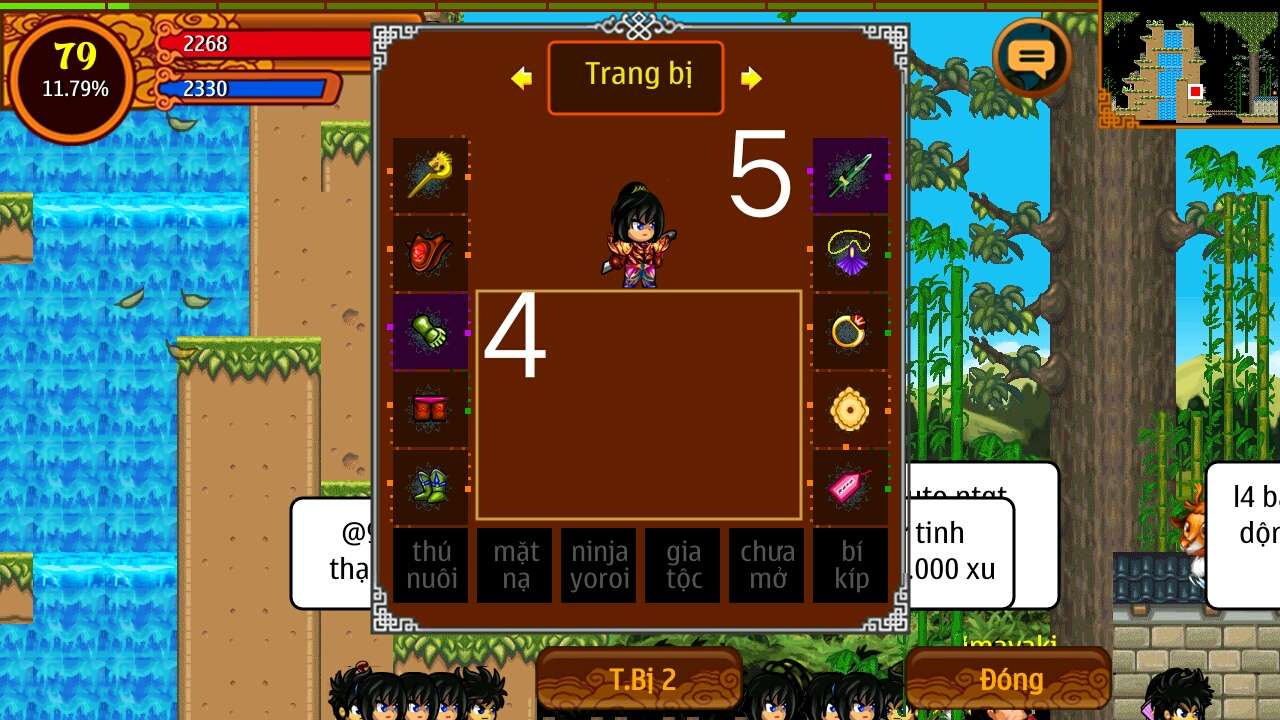Select the red pants slot

pyautogui.click(x=430, y=410)
